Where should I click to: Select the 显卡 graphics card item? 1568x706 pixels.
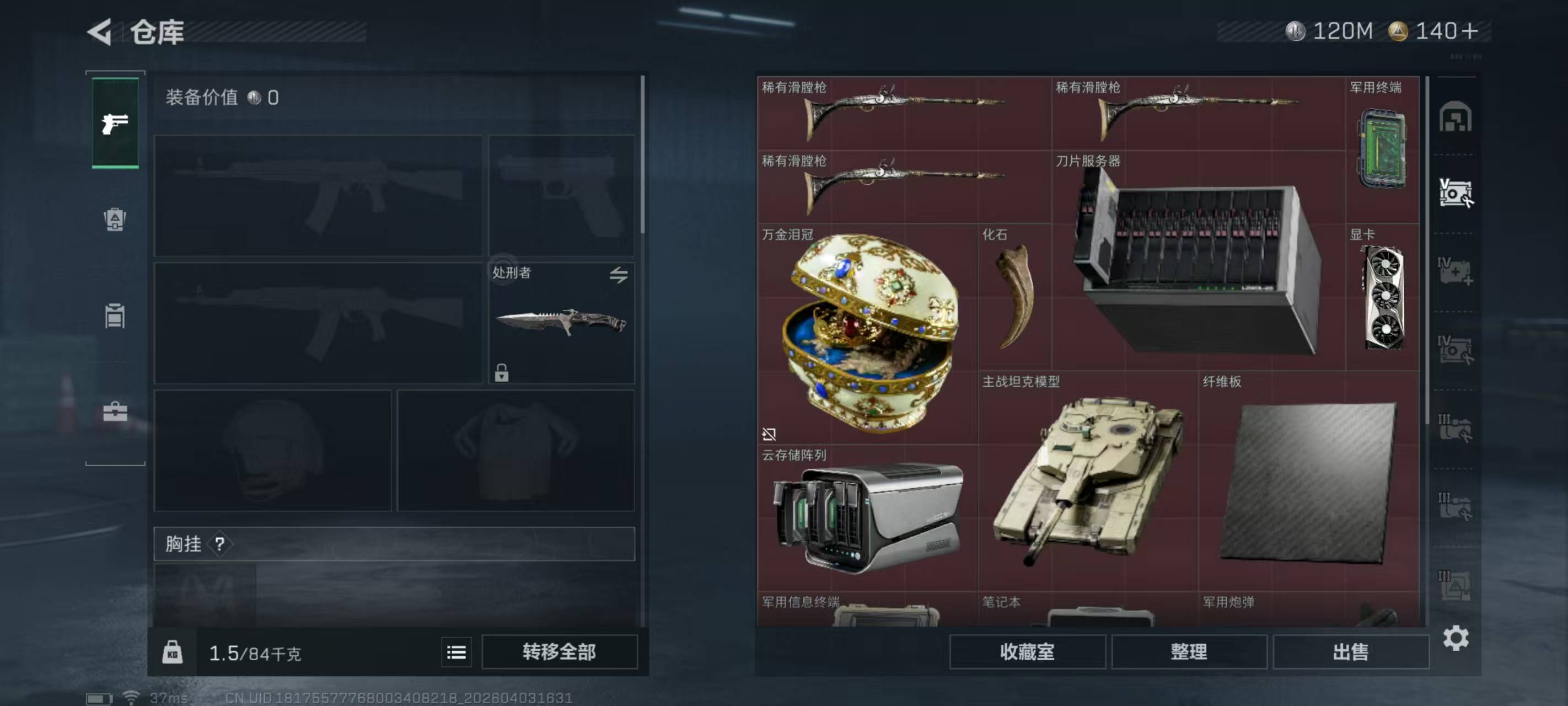[x=1382, y=297]
